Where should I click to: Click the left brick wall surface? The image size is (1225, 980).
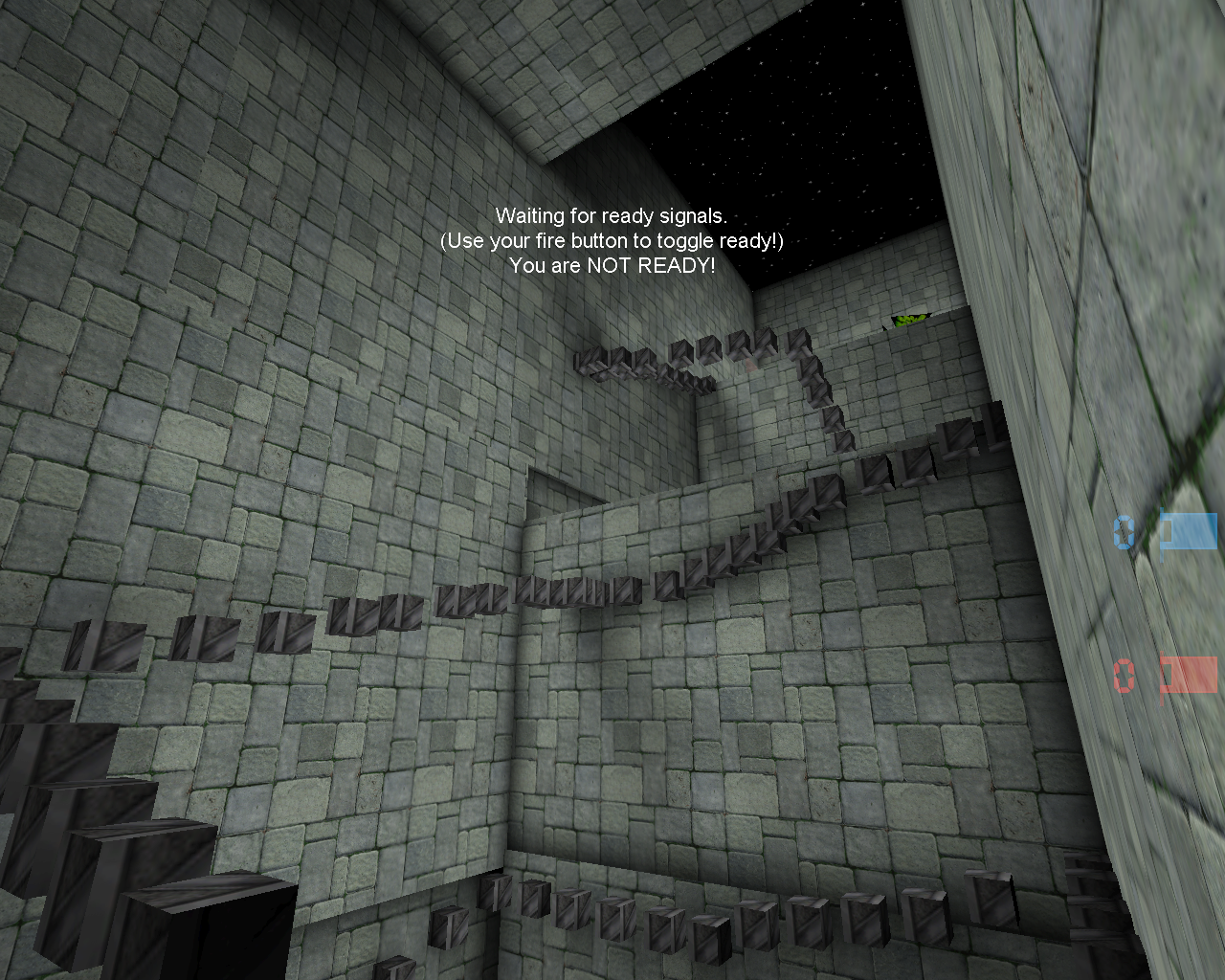tap(191, 383)
